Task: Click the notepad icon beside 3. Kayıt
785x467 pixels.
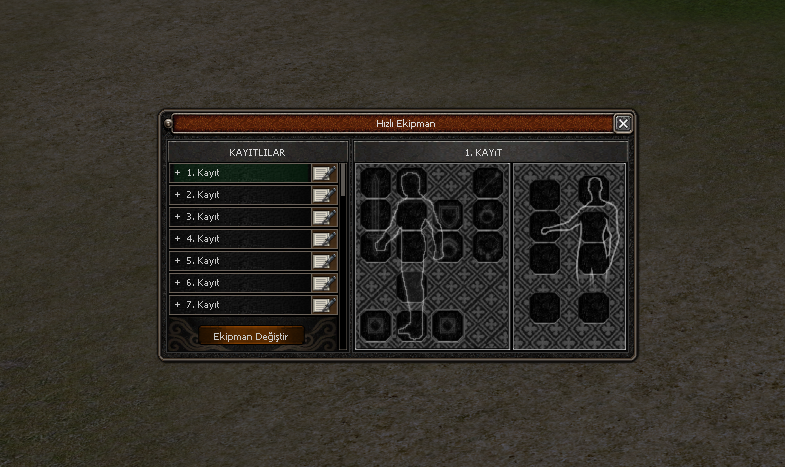Action: pos(324,217)
